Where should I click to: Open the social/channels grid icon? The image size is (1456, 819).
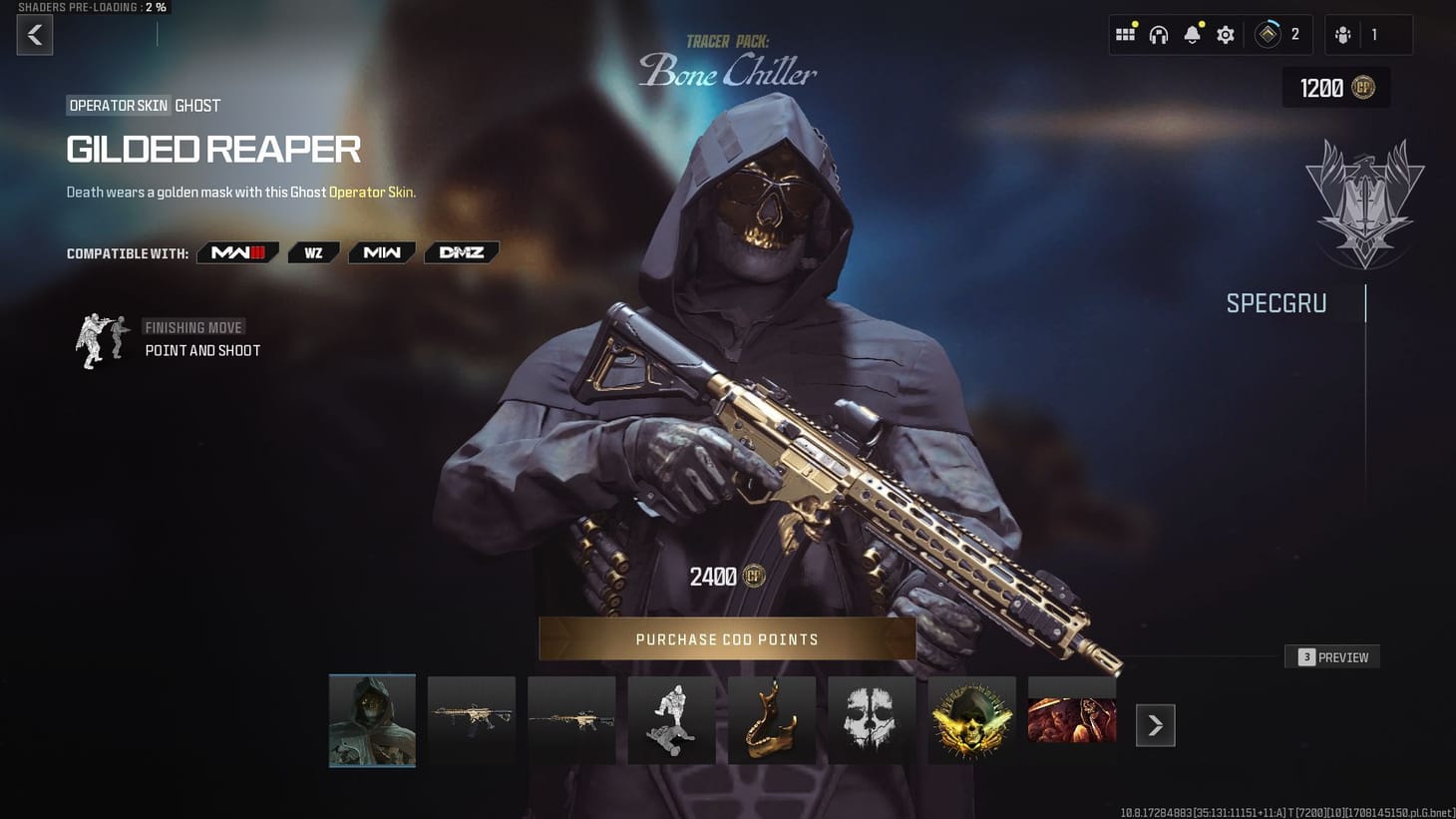[1125, 33]
